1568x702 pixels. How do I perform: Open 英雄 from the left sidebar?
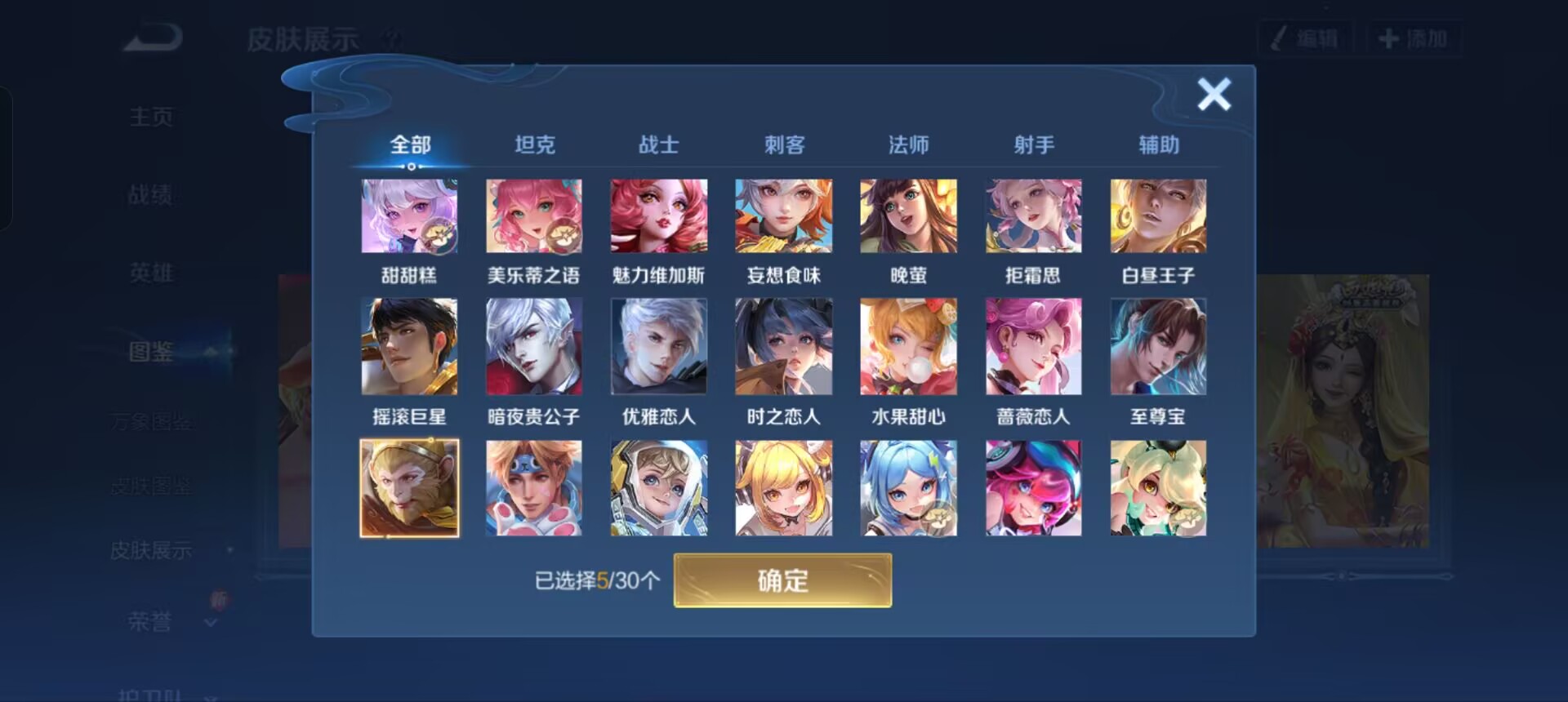click(x=152, y=273)
